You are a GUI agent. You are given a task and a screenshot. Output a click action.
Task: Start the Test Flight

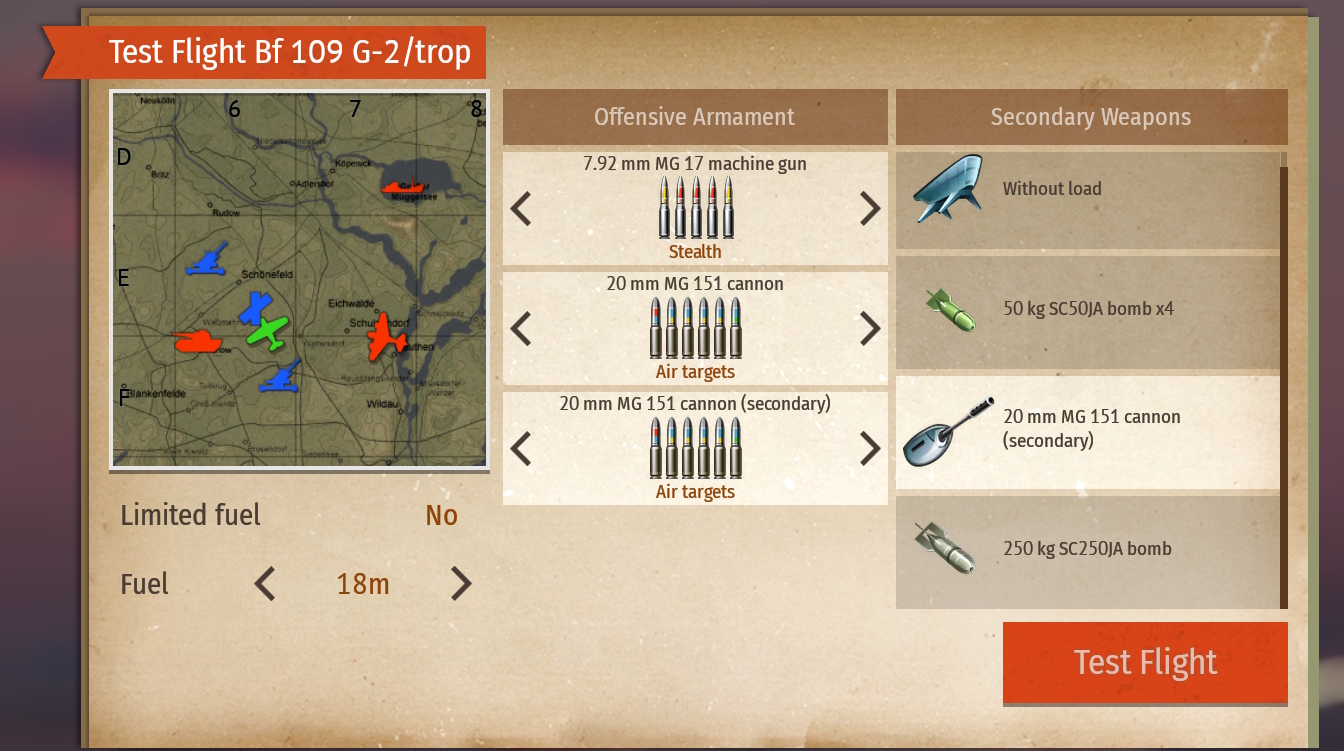1145,662
